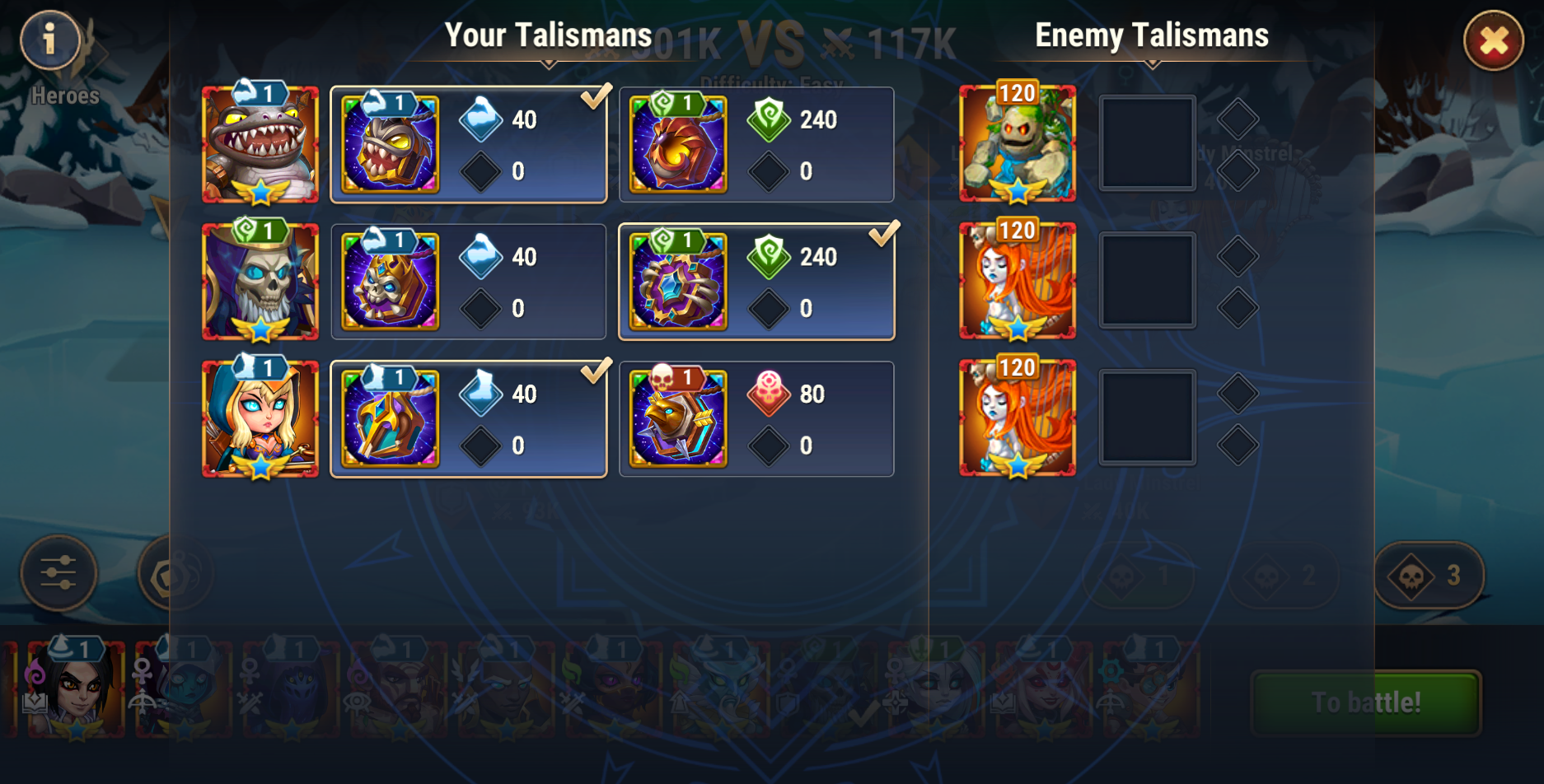This screenshot has width=1544, height=784.
Task: Select the crowned skull talisman
Action: [468, 282]
